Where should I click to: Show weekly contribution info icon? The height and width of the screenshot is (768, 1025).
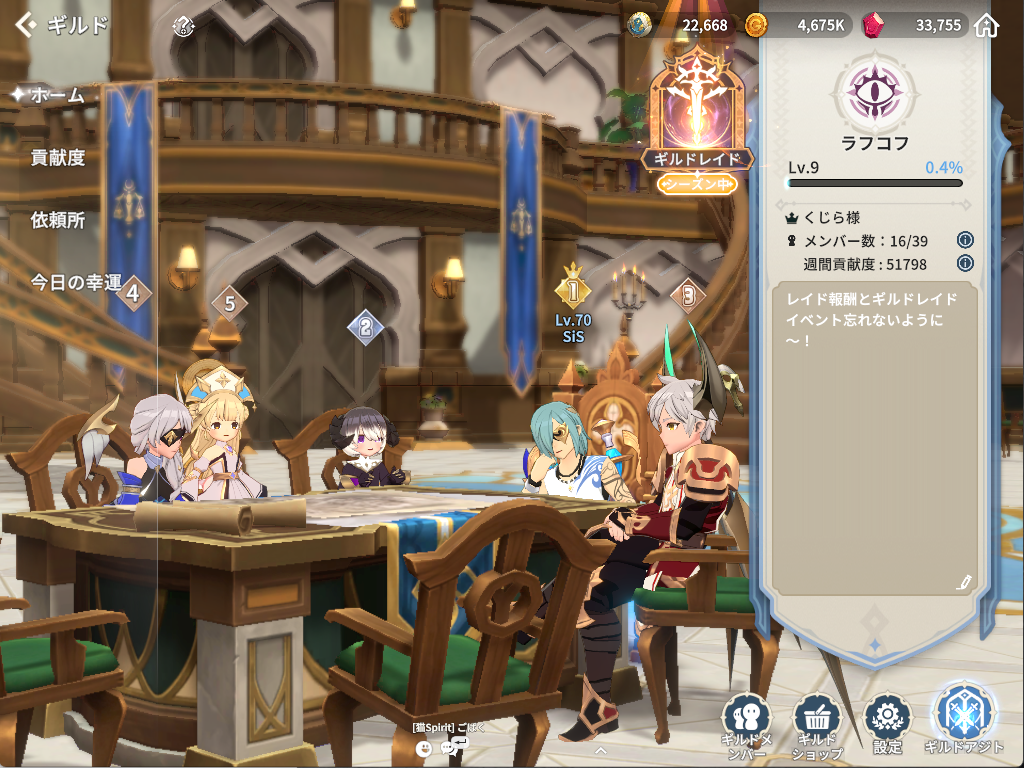(965, 263)
